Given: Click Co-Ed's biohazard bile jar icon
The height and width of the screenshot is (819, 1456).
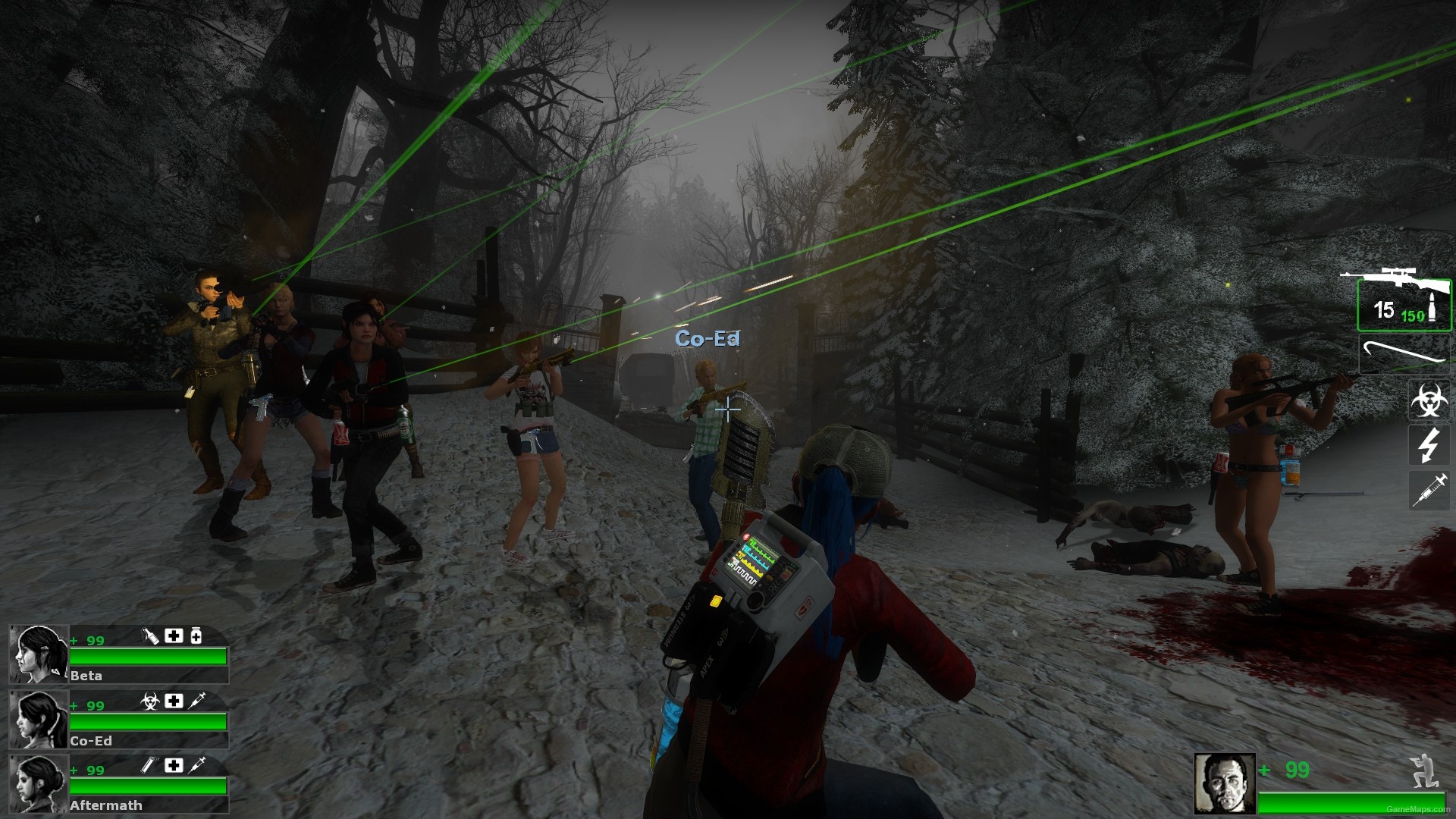Looking at the screenshot, I should [x=149, y=701].
